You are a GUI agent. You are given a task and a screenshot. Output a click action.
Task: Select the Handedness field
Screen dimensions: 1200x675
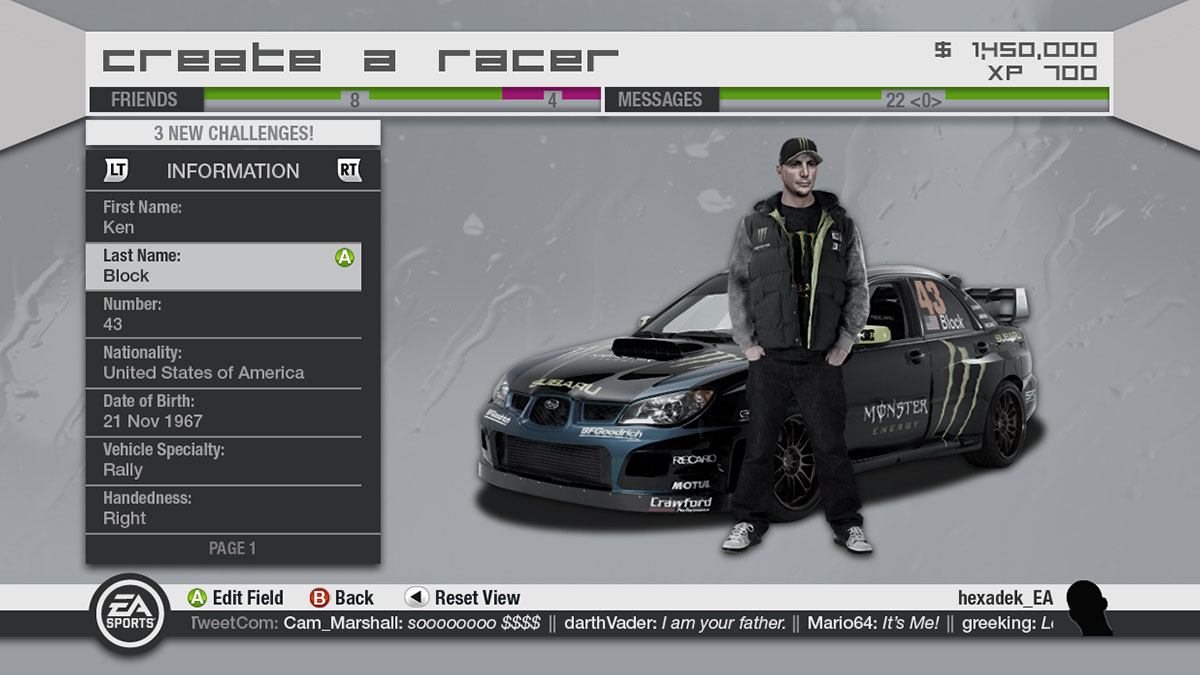(232, 508)
